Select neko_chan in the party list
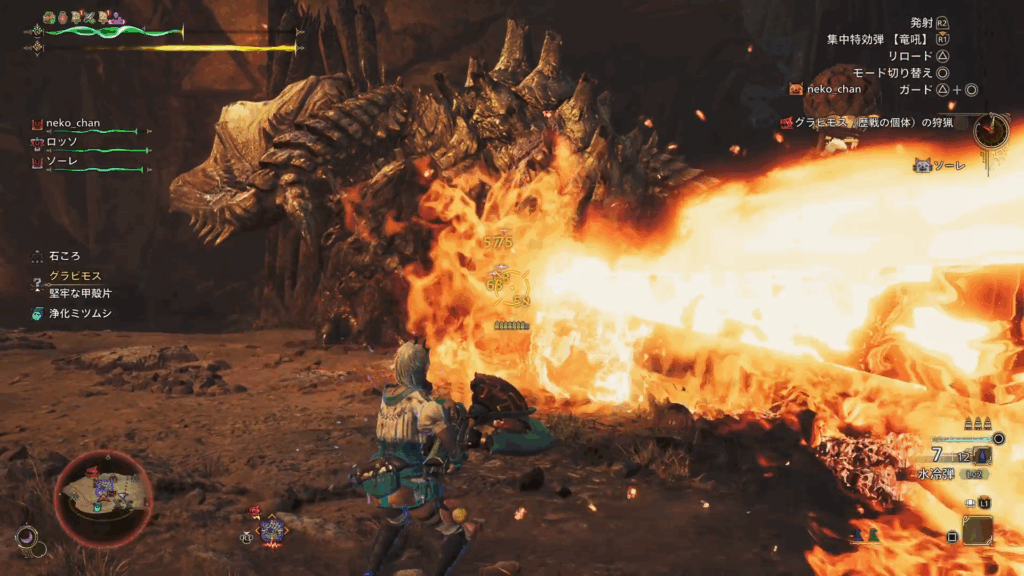The width and height of the screenshot is (1024, 576). (73, 124)
